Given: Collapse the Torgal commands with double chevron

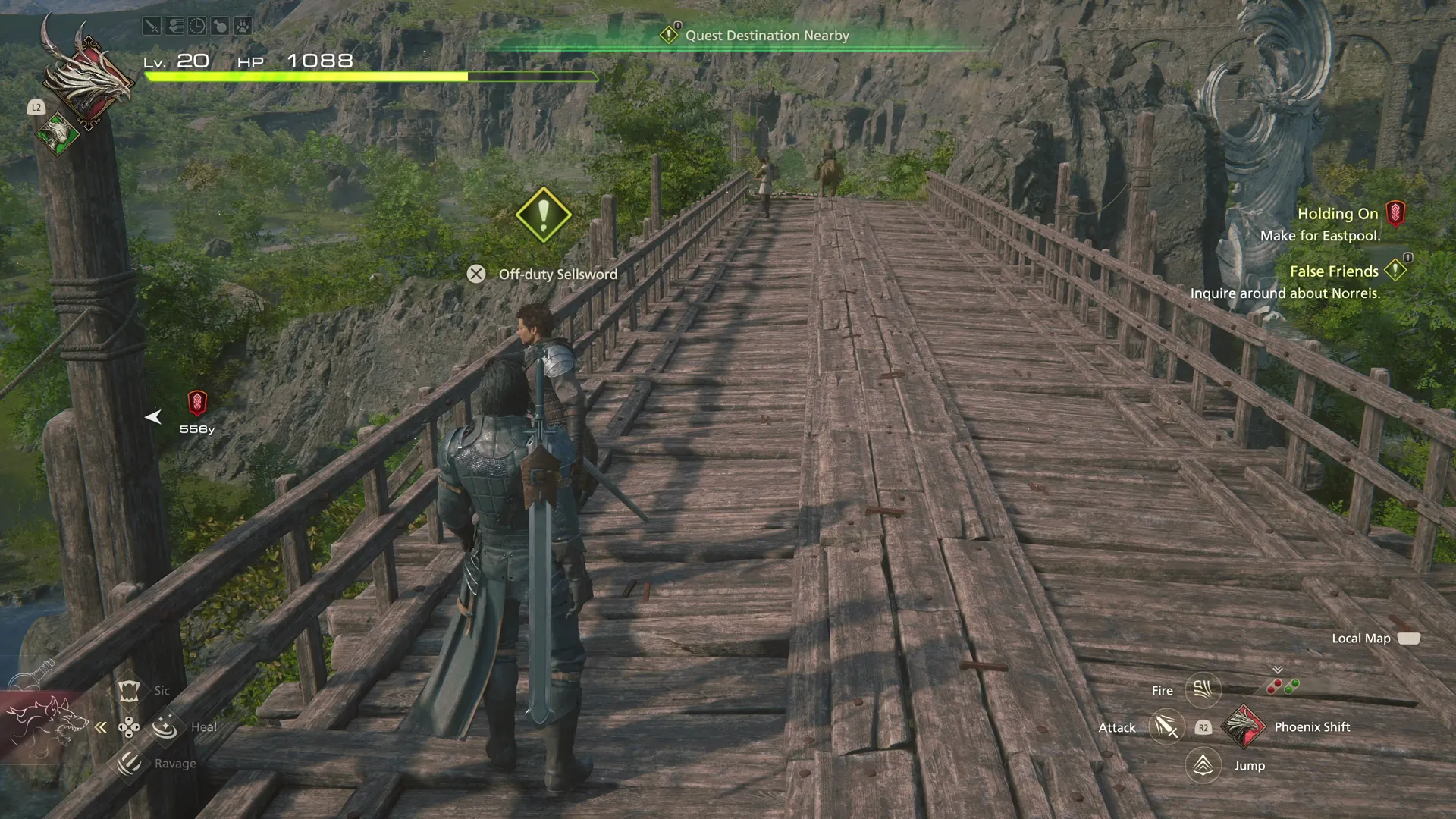Looking at the screenshot, I should coord(101,726).
